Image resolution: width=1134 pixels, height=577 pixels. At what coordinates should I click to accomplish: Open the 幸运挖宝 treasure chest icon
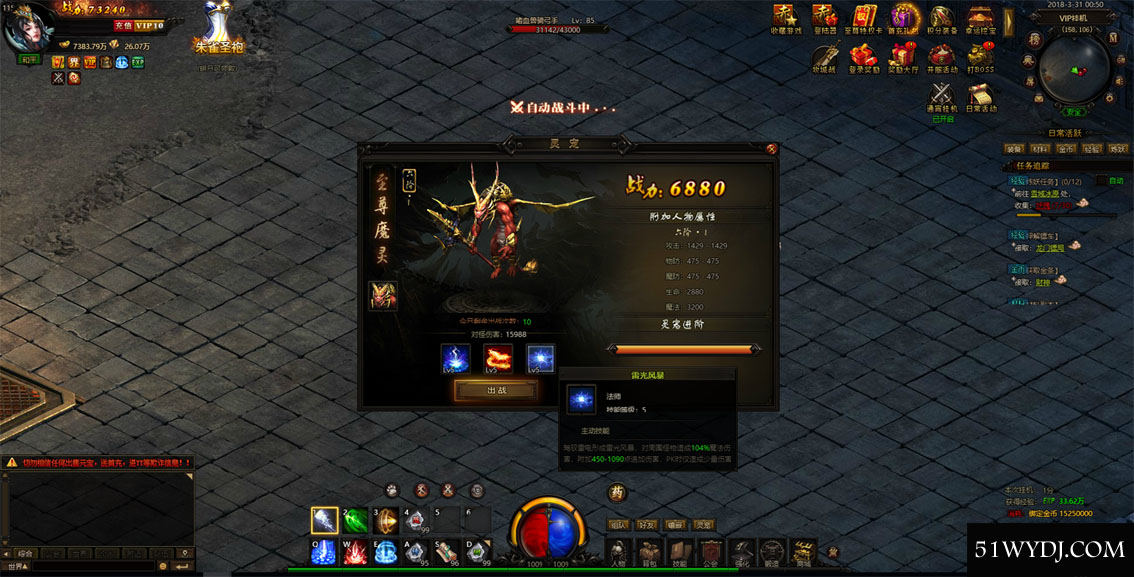tap(980, 17)
